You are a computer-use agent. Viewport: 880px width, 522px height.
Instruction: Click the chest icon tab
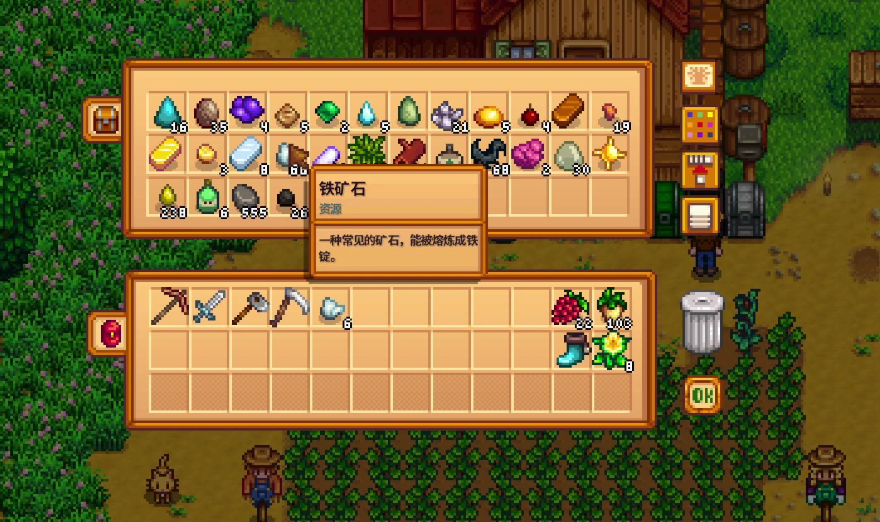click(105, 118)
